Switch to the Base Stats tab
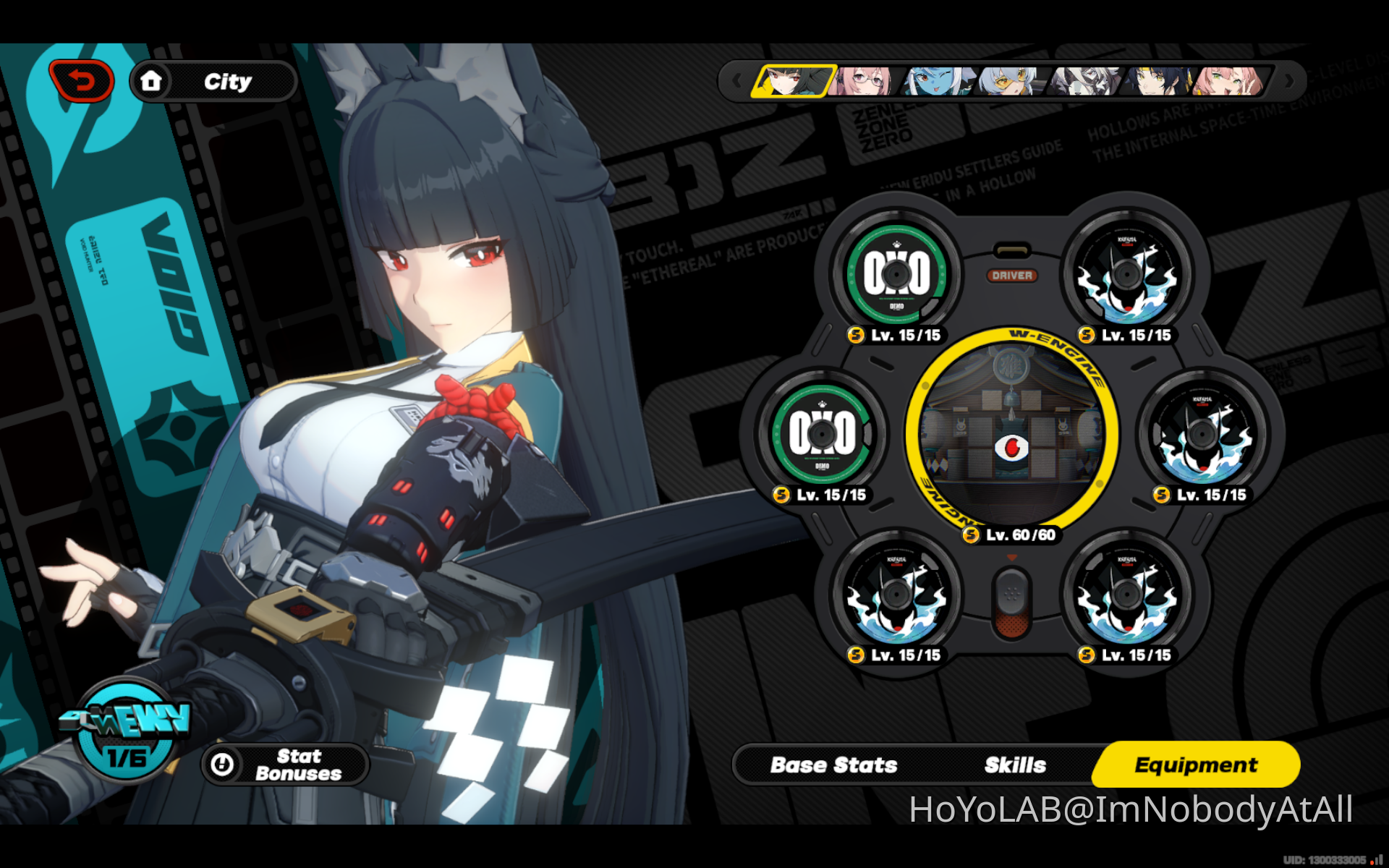This screenshot has width=1389, height=868. point(833,765)
